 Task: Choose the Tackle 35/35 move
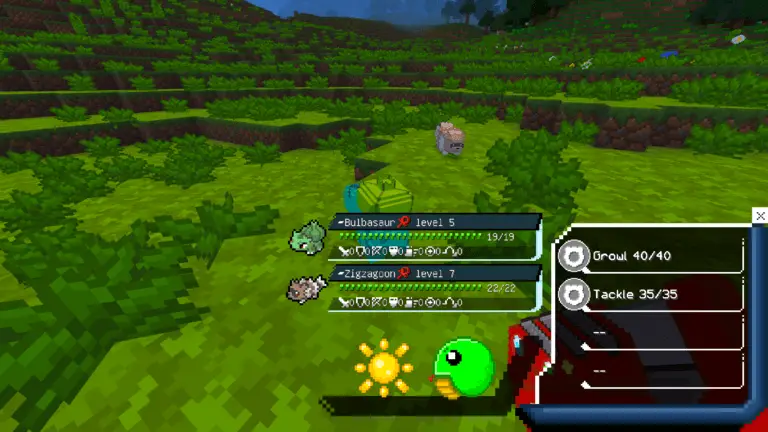pos(650,294)
